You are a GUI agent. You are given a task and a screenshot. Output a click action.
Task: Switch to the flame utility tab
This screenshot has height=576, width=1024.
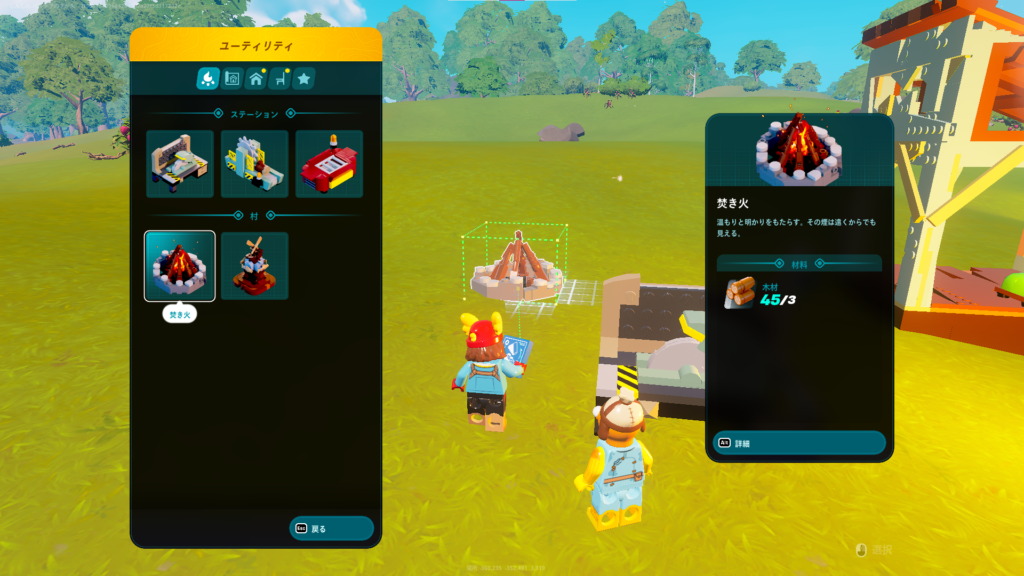pyautogui.click(x=207, y=78)
